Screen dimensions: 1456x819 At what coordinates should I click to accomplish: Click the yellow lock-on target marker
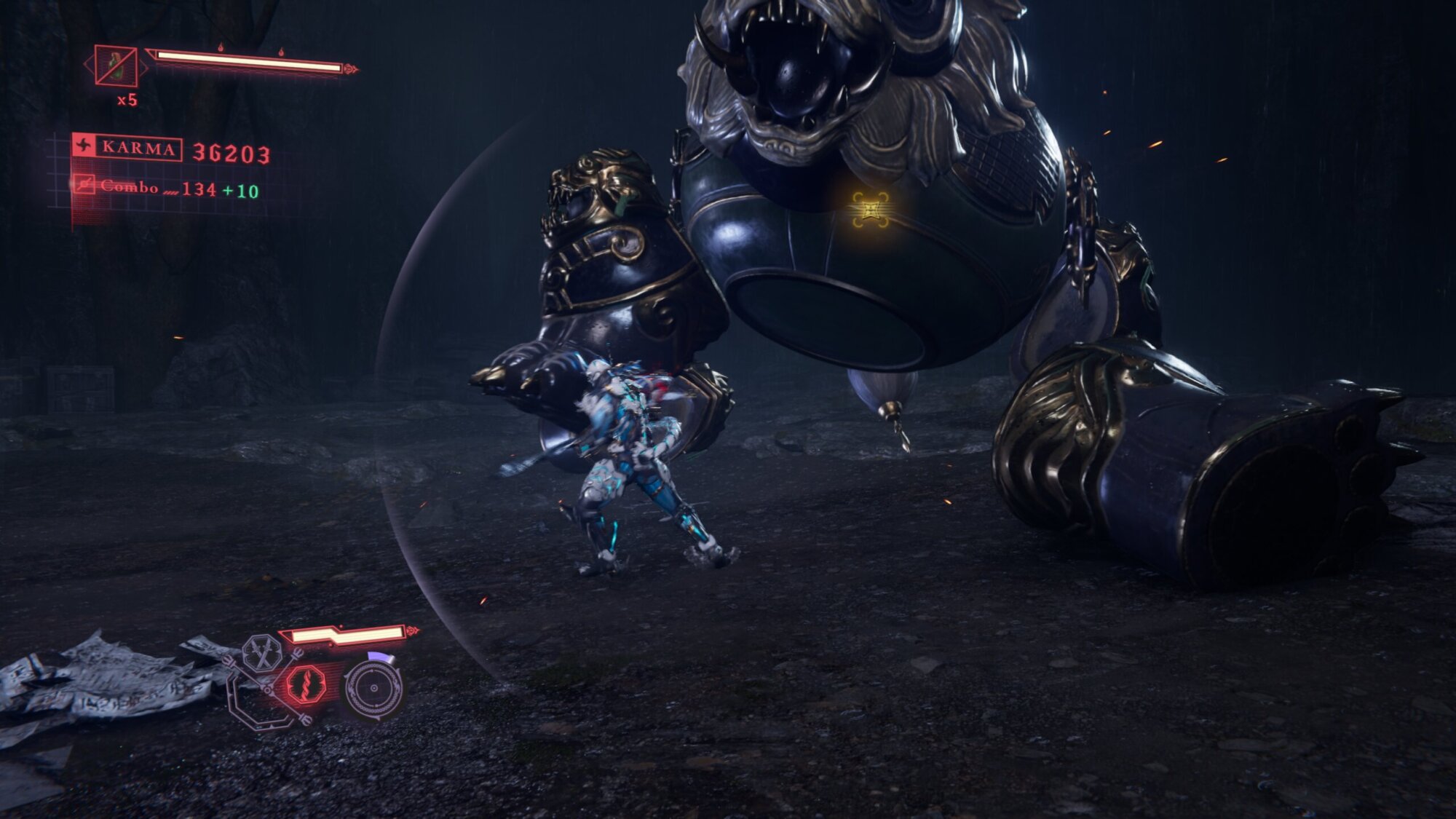871,210
